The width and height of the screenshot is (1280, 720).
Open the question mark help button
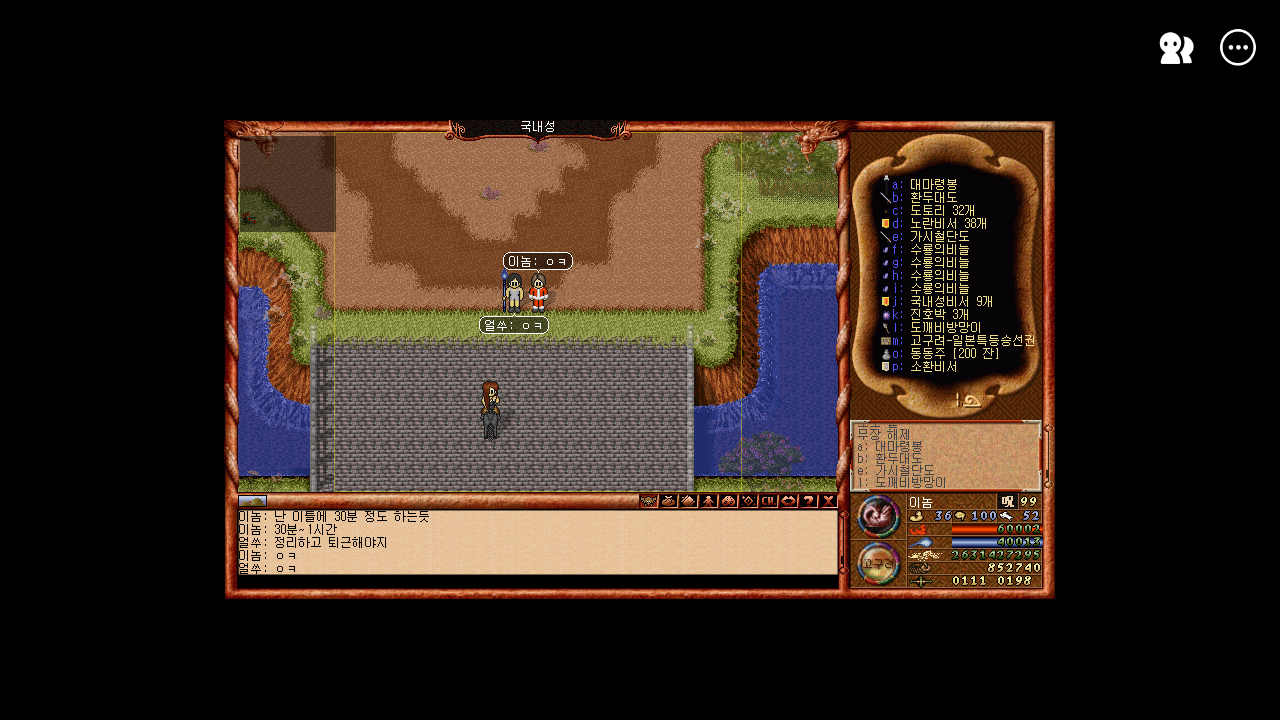(x=809, y=501)
